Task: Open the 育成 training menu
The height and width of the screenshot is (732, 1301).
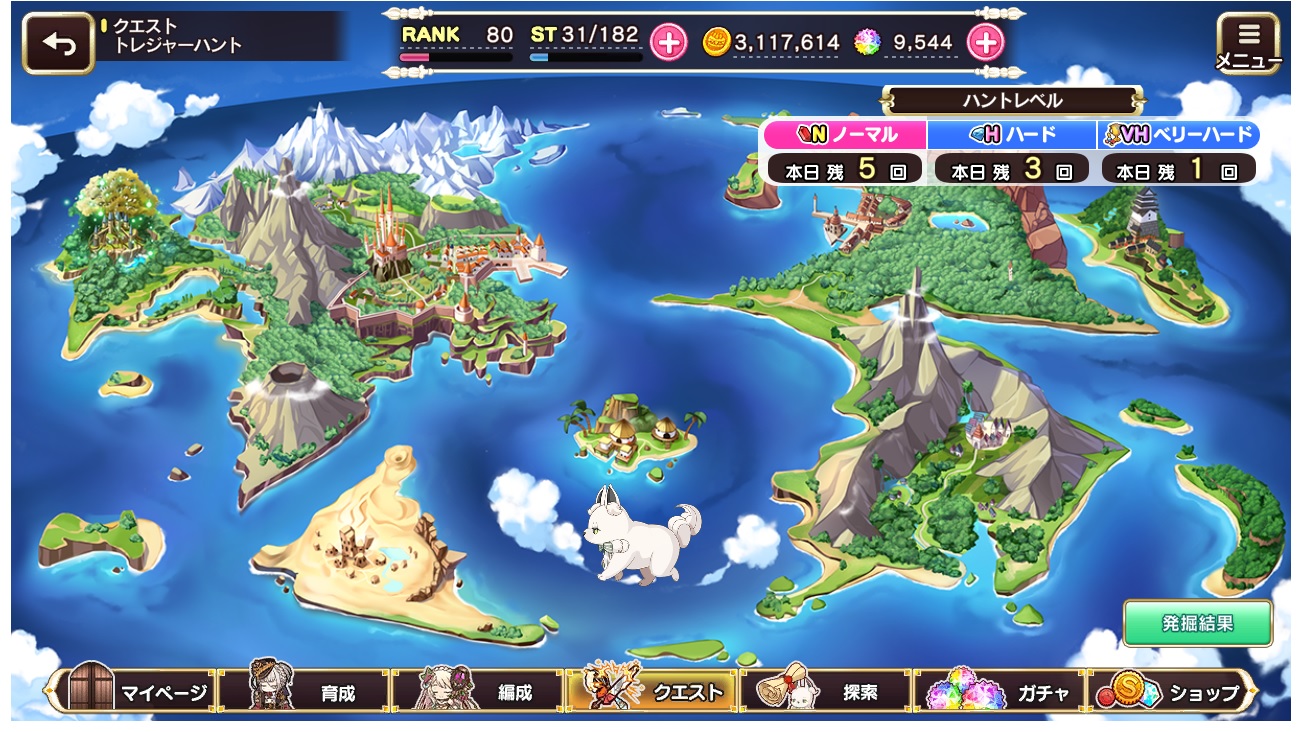Action: click(x=305, y=692)
